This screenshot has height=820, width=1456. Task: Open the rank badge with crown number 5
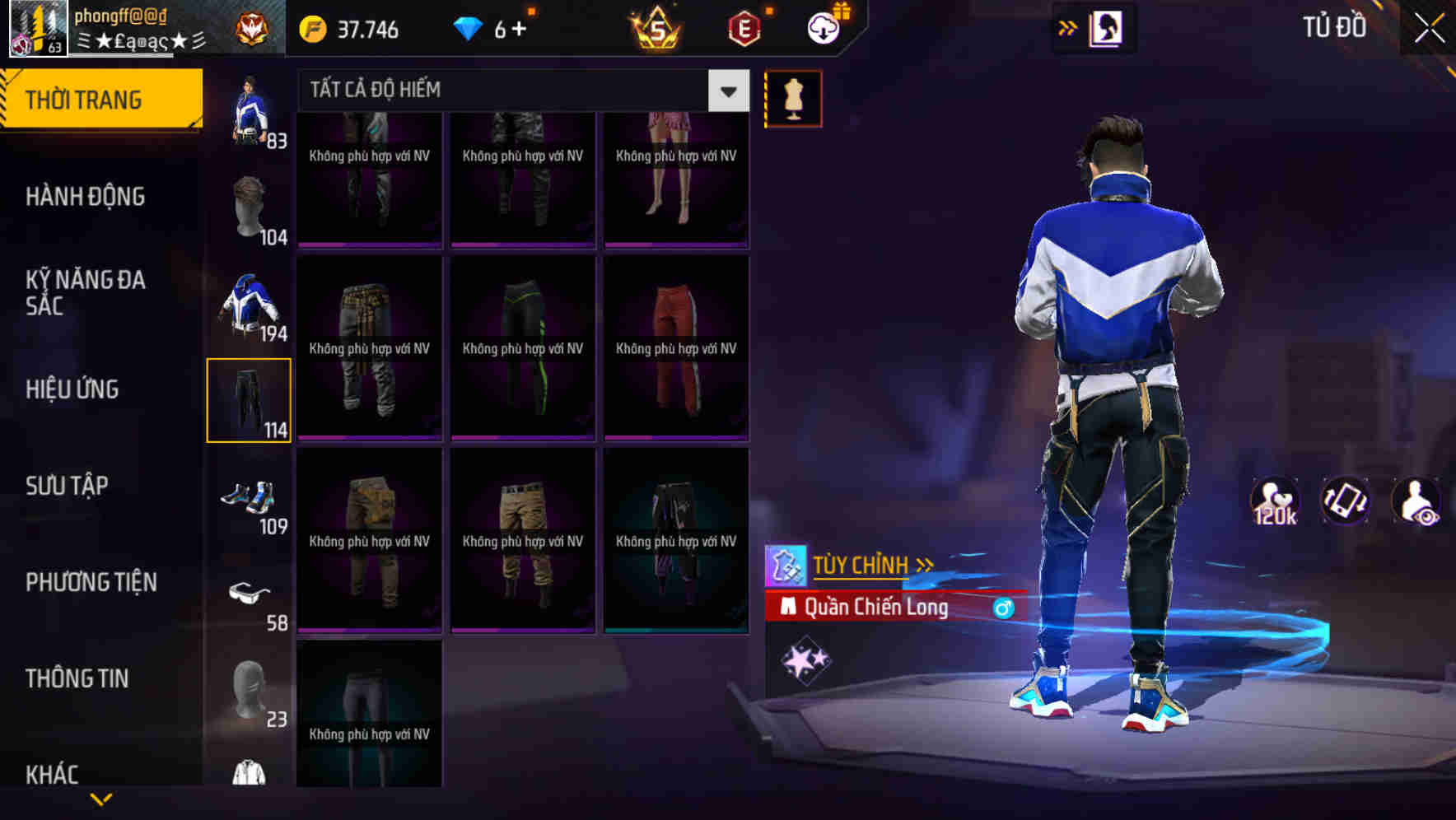651,30
